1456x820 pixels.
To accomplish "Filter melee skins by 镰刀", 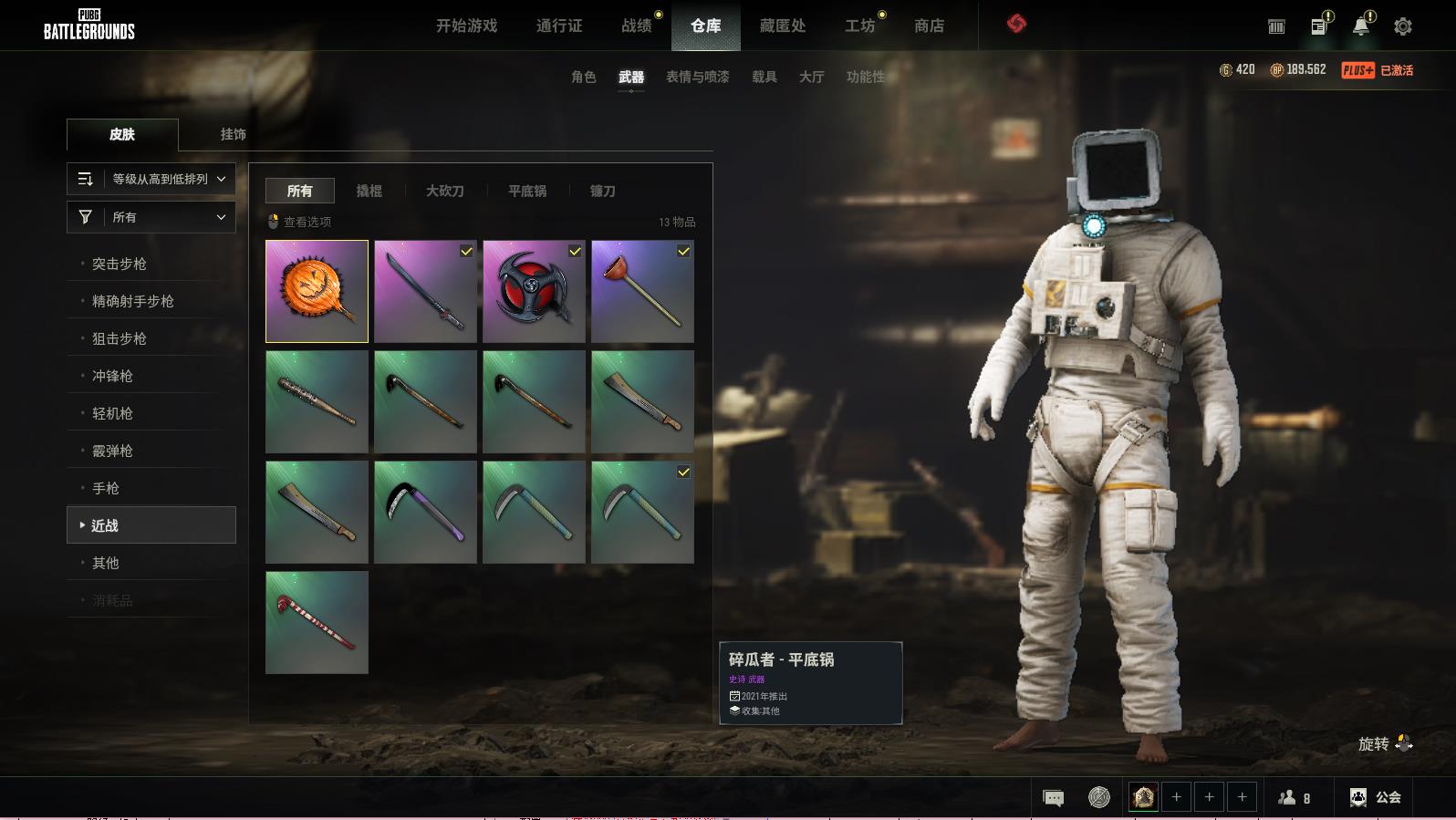I will (x=602, y=191).
